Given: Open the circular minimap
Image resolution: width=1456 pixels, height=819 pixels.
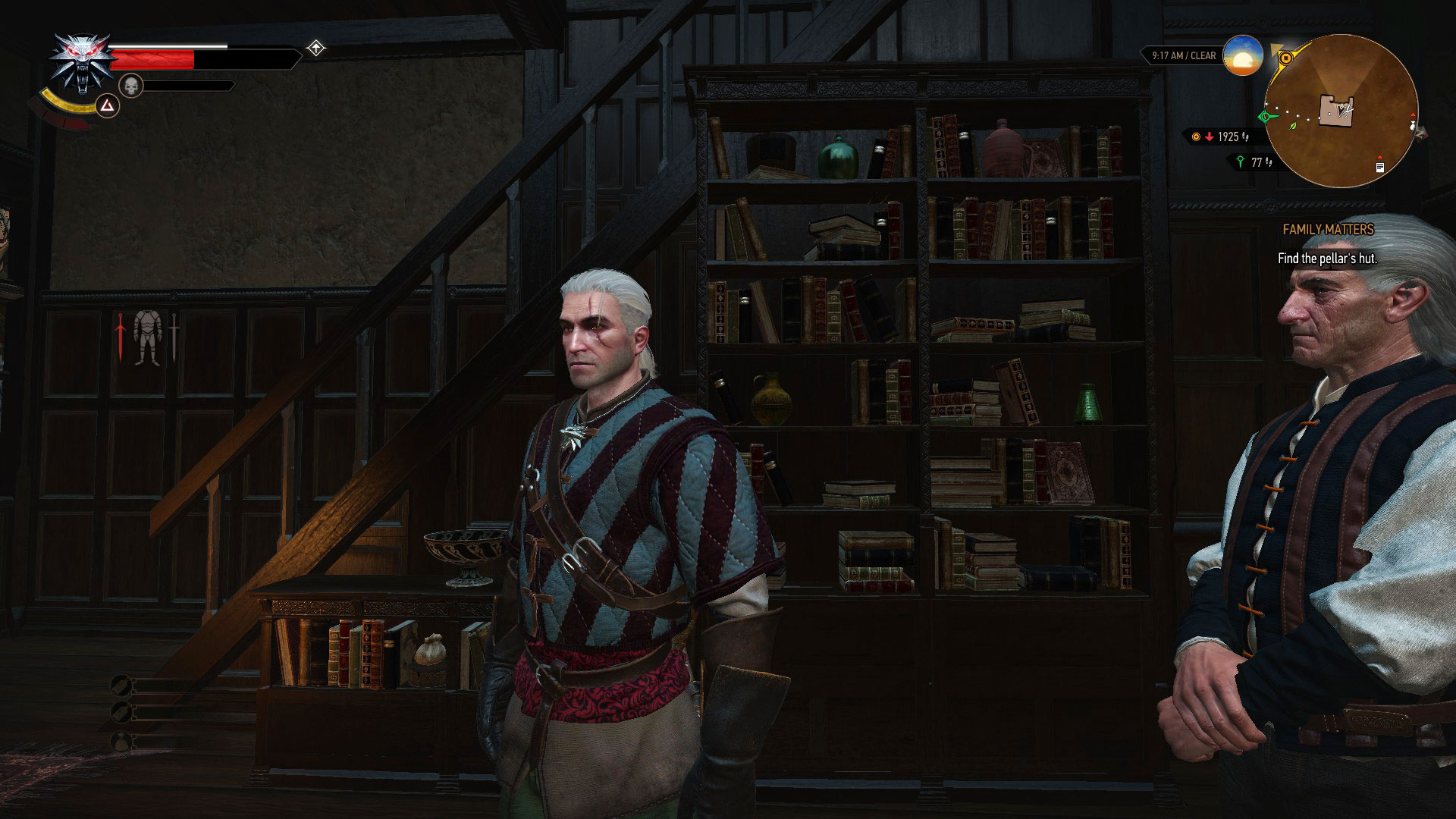Looking at the screenshot, I should click(1341, 111).
